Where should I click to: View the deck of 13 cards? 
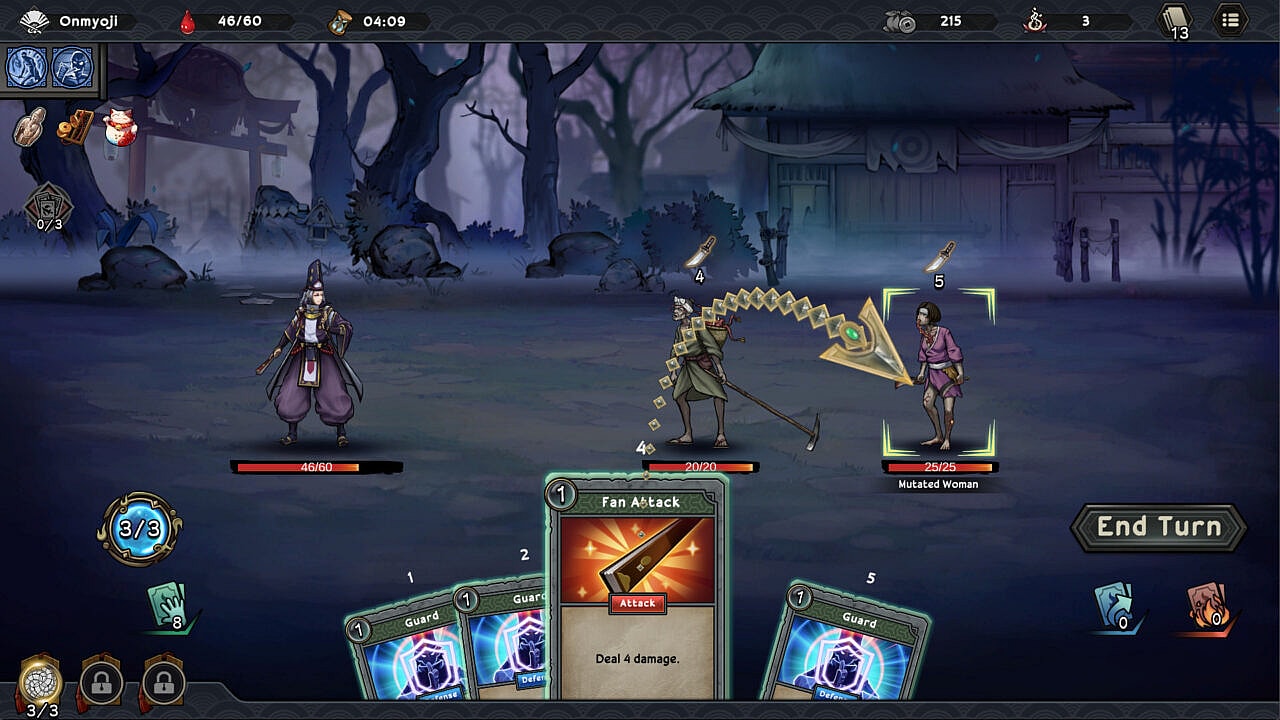tap(1175, 21)
